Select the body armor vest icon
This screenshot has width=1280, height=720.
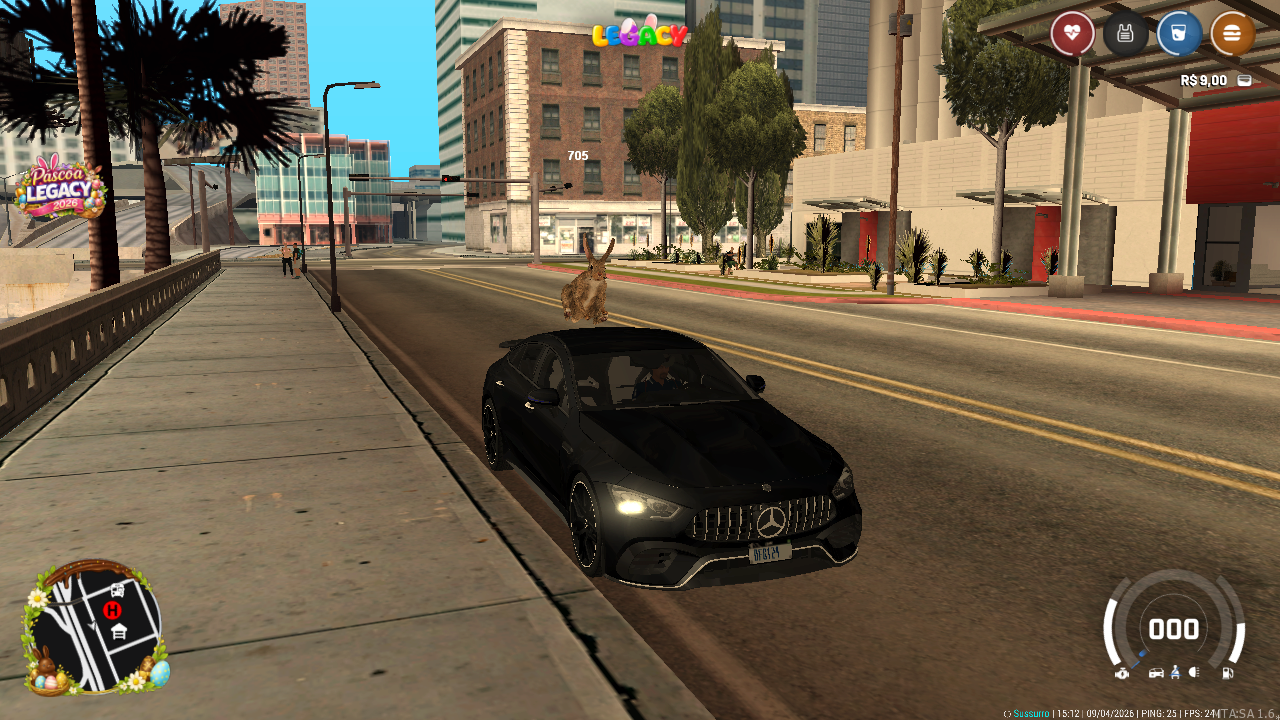[x=1125, y=34]
